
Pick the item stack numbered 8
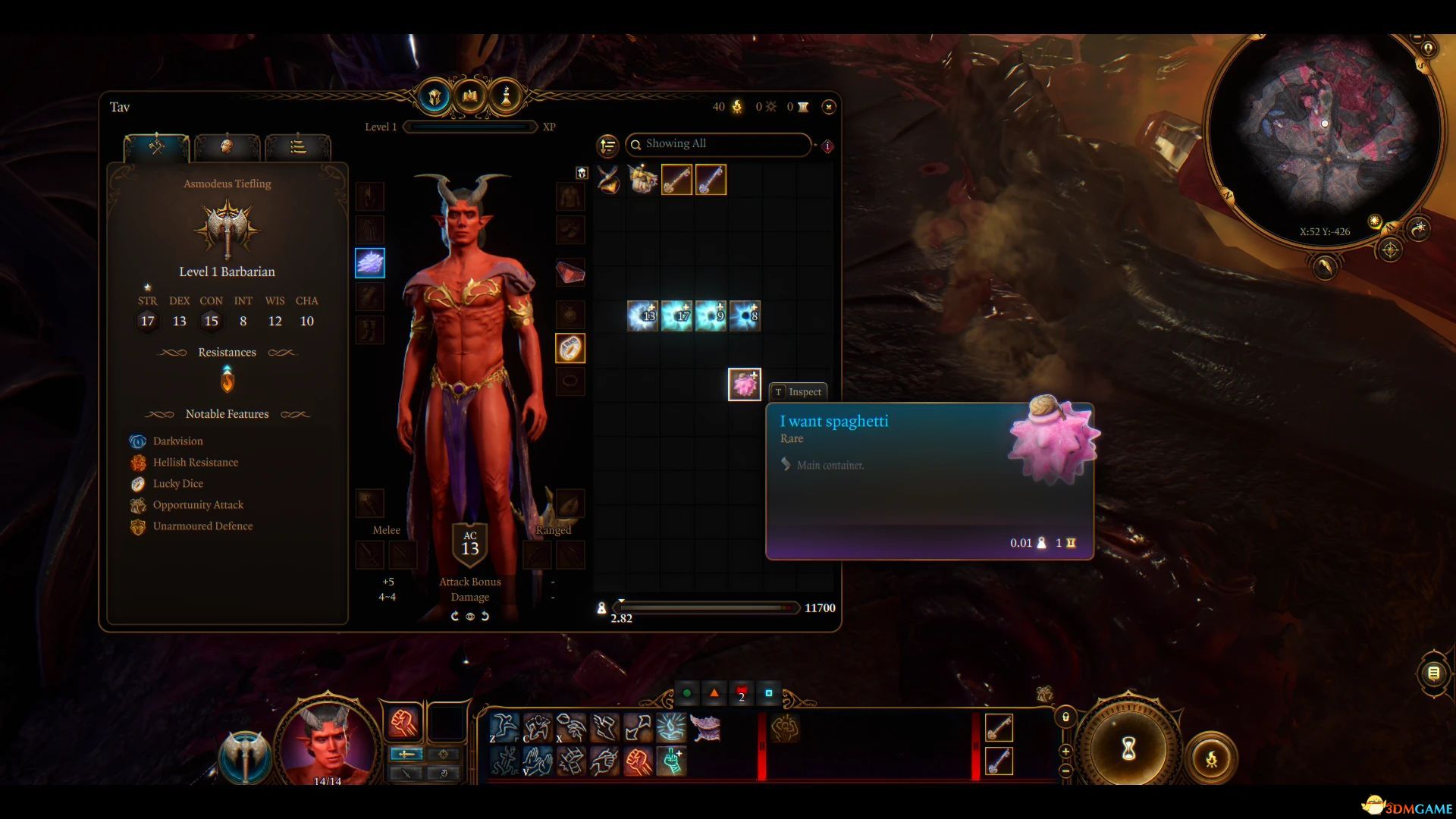[745, 315]
